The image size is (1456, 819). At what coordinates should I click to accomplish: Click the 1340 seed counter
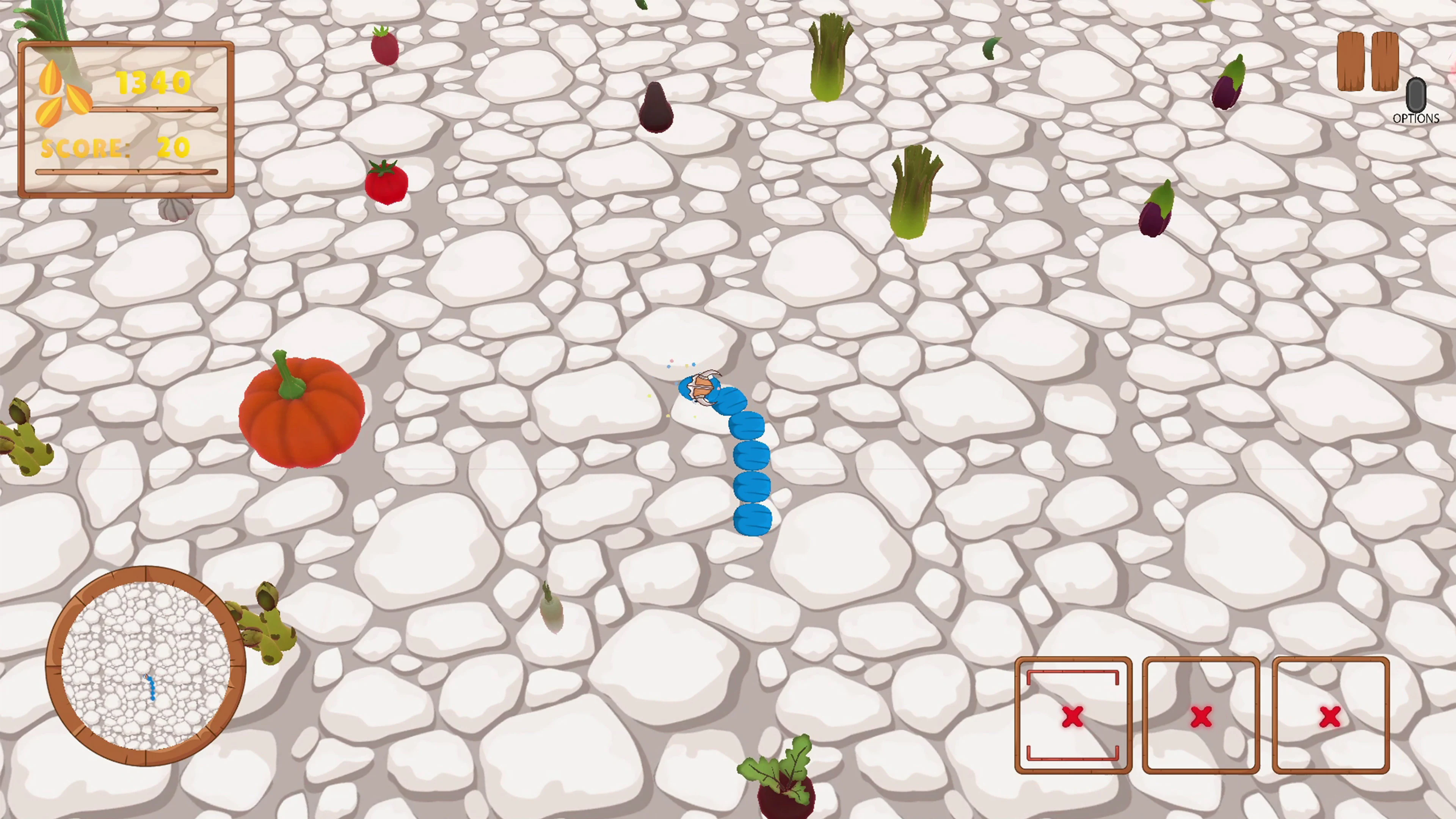tap(152, 82)
